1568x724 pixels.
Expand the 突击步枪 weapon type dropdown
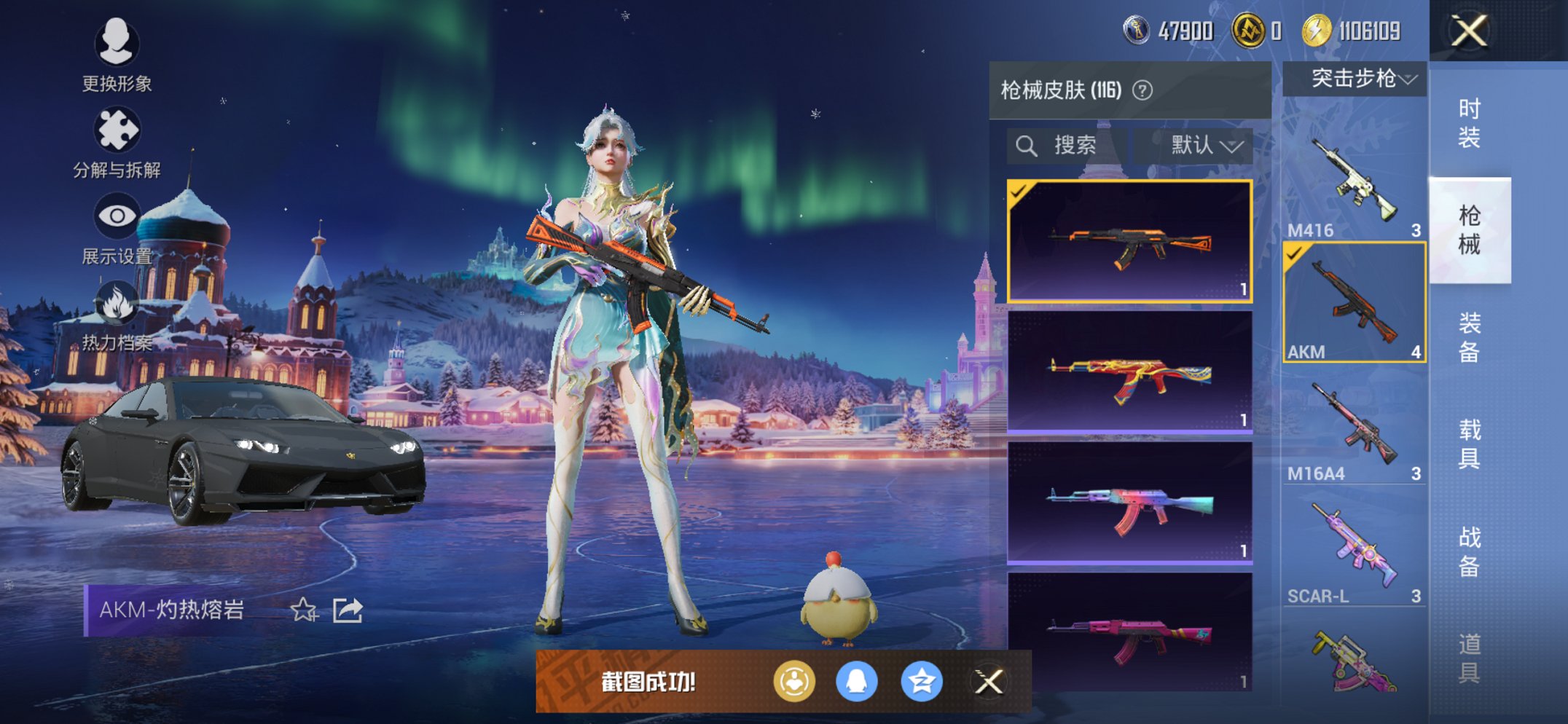coord(1355,79)
